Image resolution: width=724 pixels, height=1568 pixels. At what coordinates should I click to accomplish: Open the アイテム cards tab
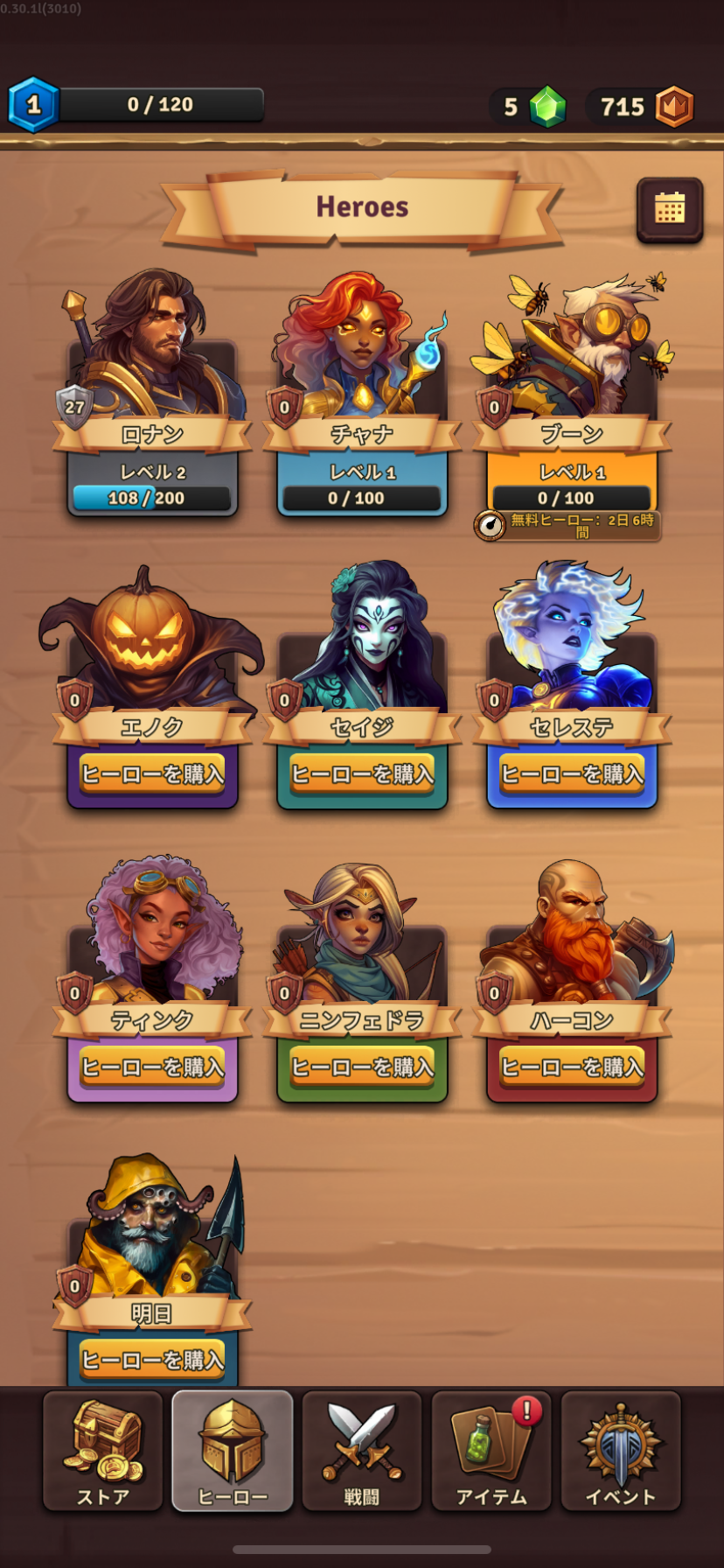(491, 1450)
